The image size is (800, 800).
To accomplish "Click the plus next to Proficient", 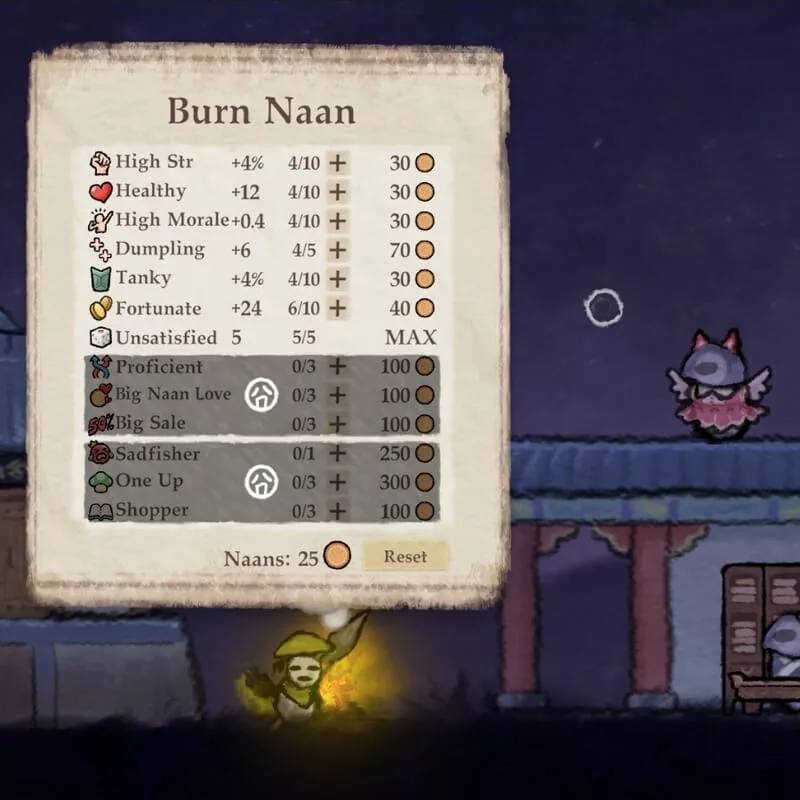I will pos(338,367).
